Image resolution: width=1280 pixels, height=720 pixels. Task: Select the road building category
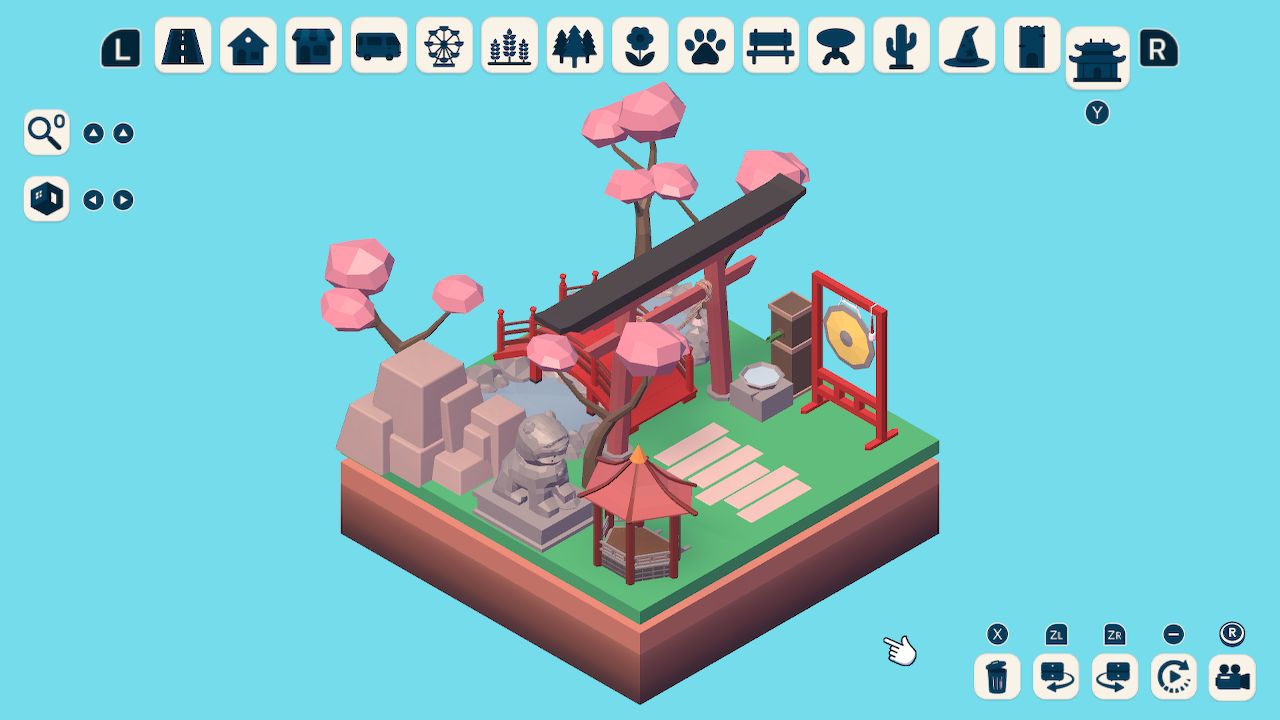coord(183,45)
